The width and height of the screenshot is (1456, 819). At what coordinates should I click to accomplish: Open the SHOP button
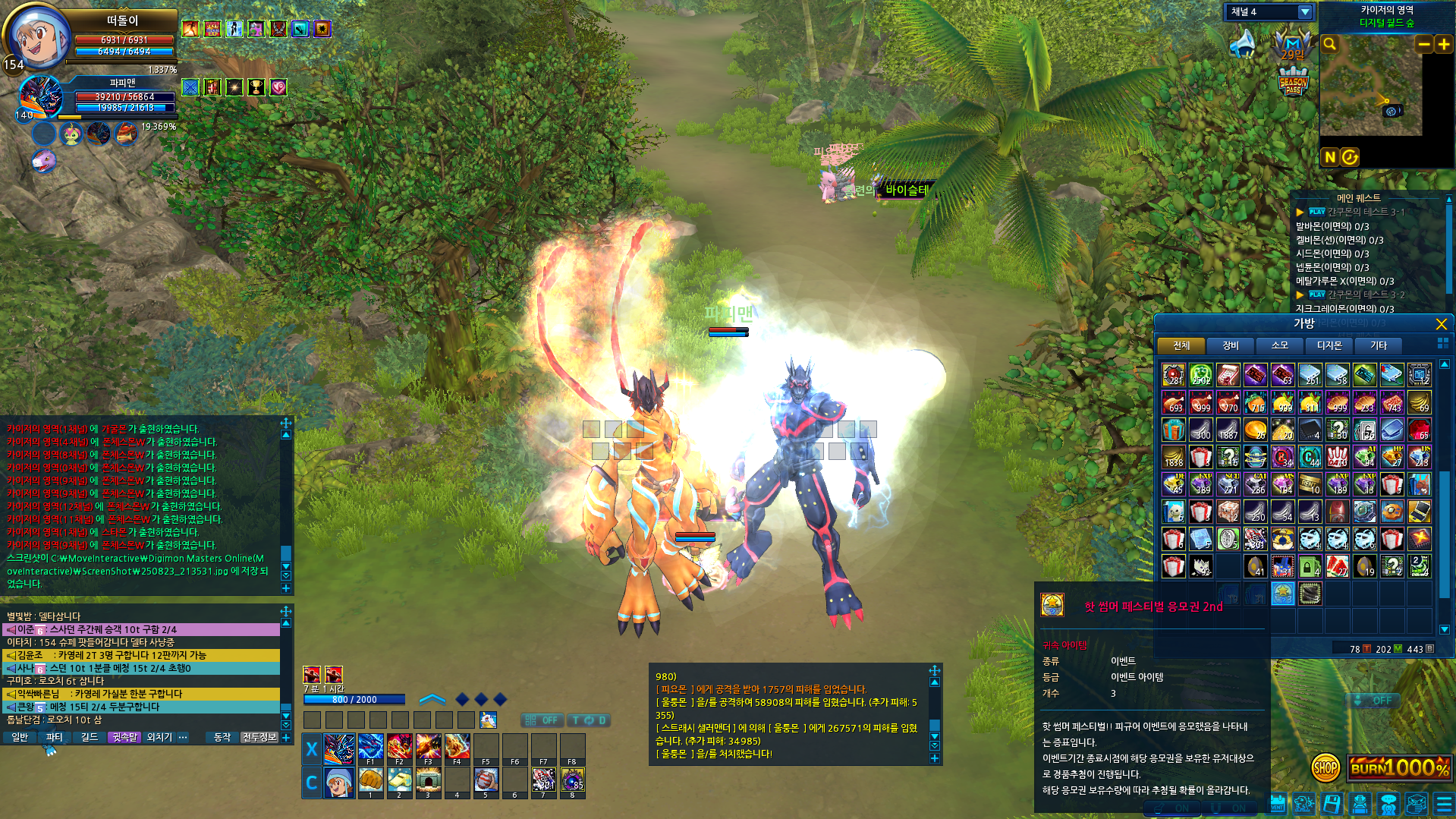(1325, 767)
